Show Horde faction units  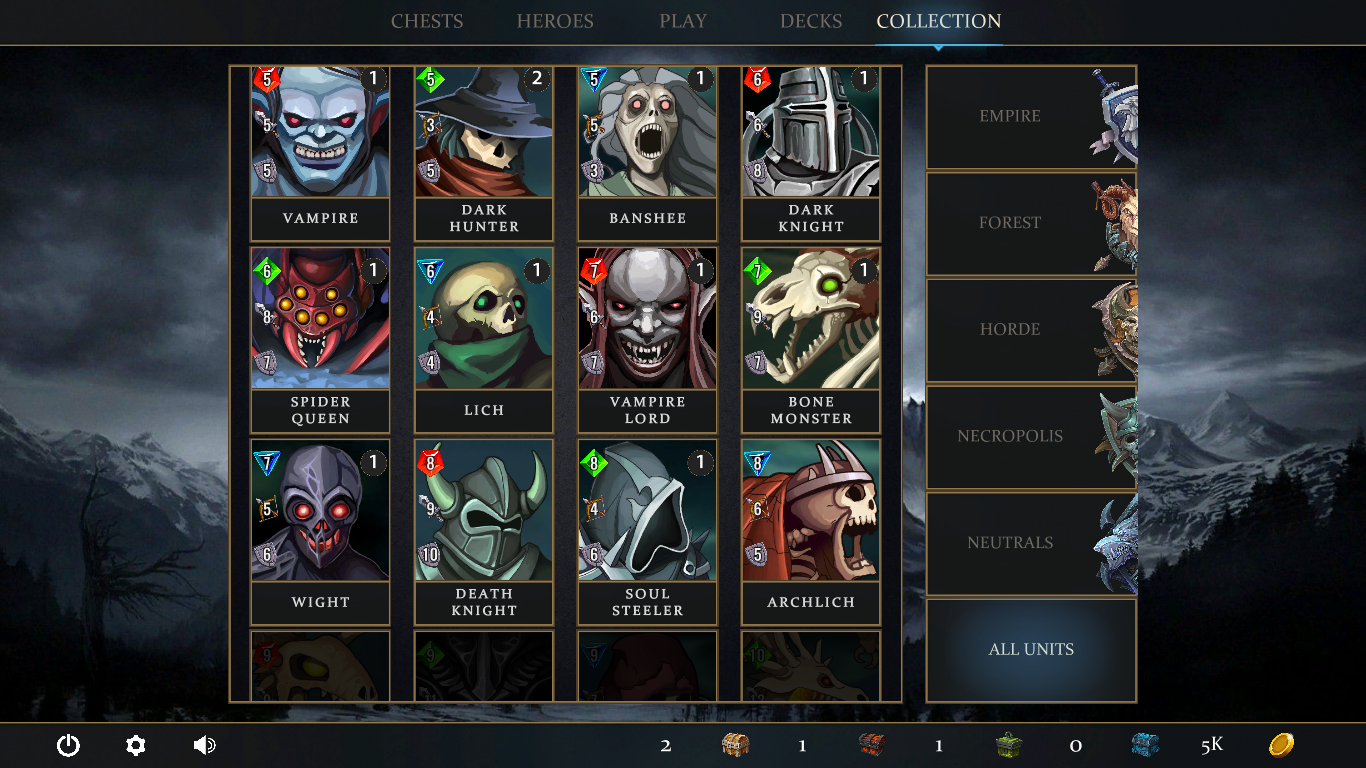(x=1031, y=330)
